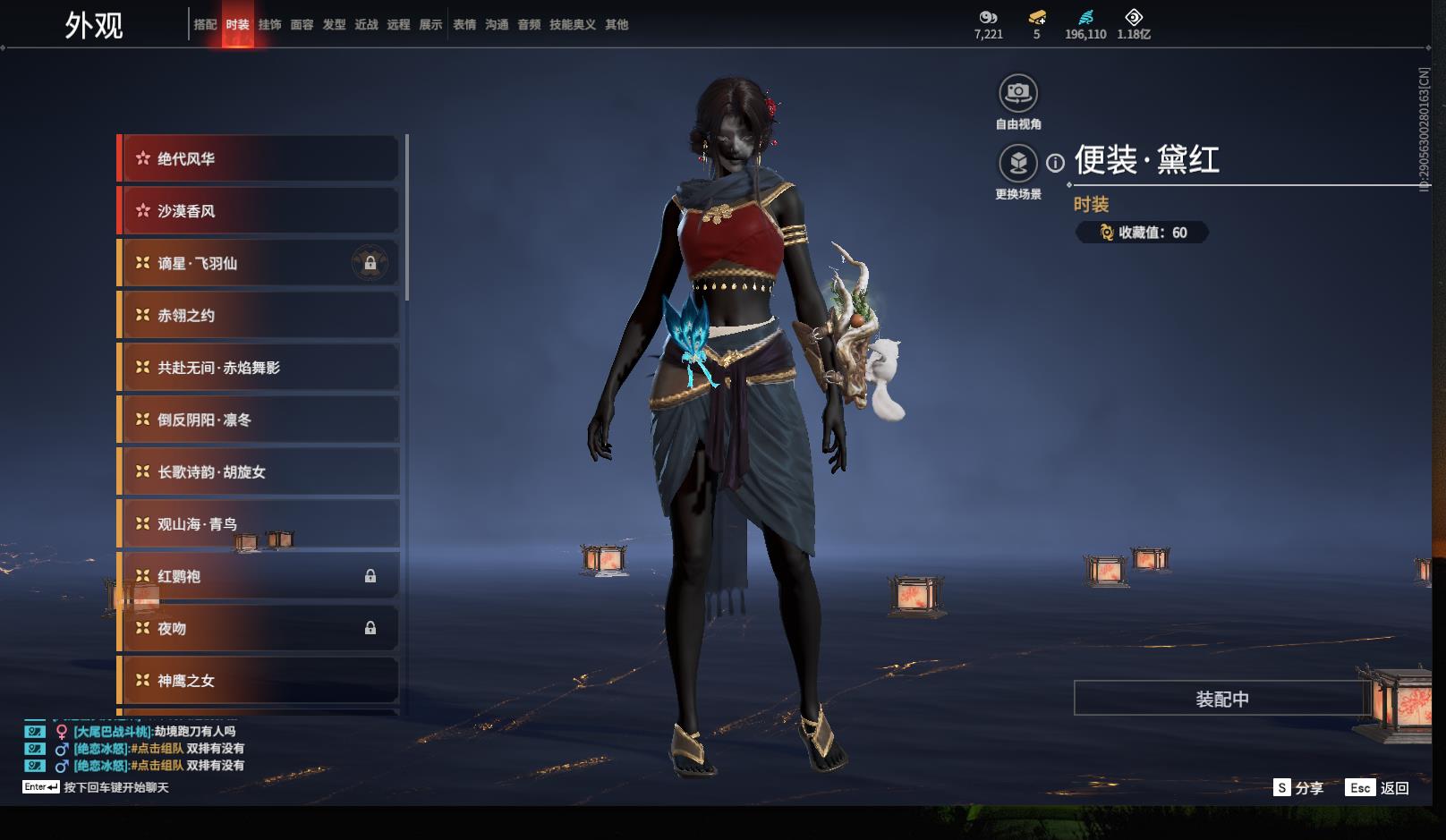The width and height of the screenshot is (1446, 840).
Task: Choose the 赤翎之约 outfit
Action: tap(259, 316)
